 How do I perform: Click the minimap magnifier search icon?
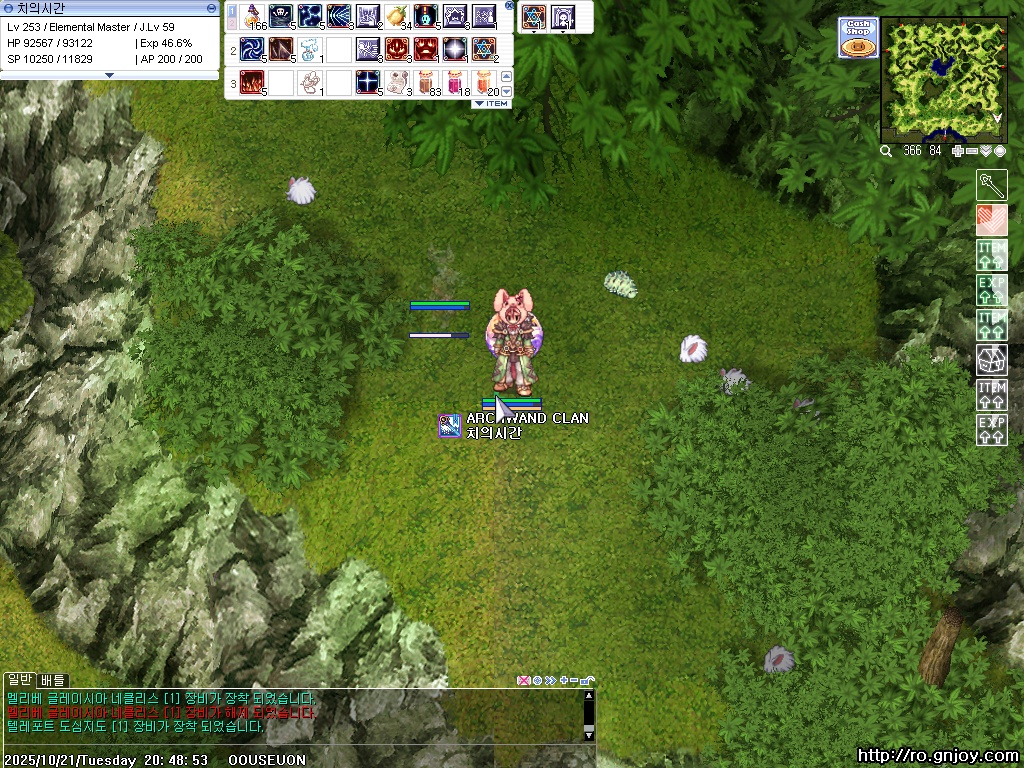[886, 151]
